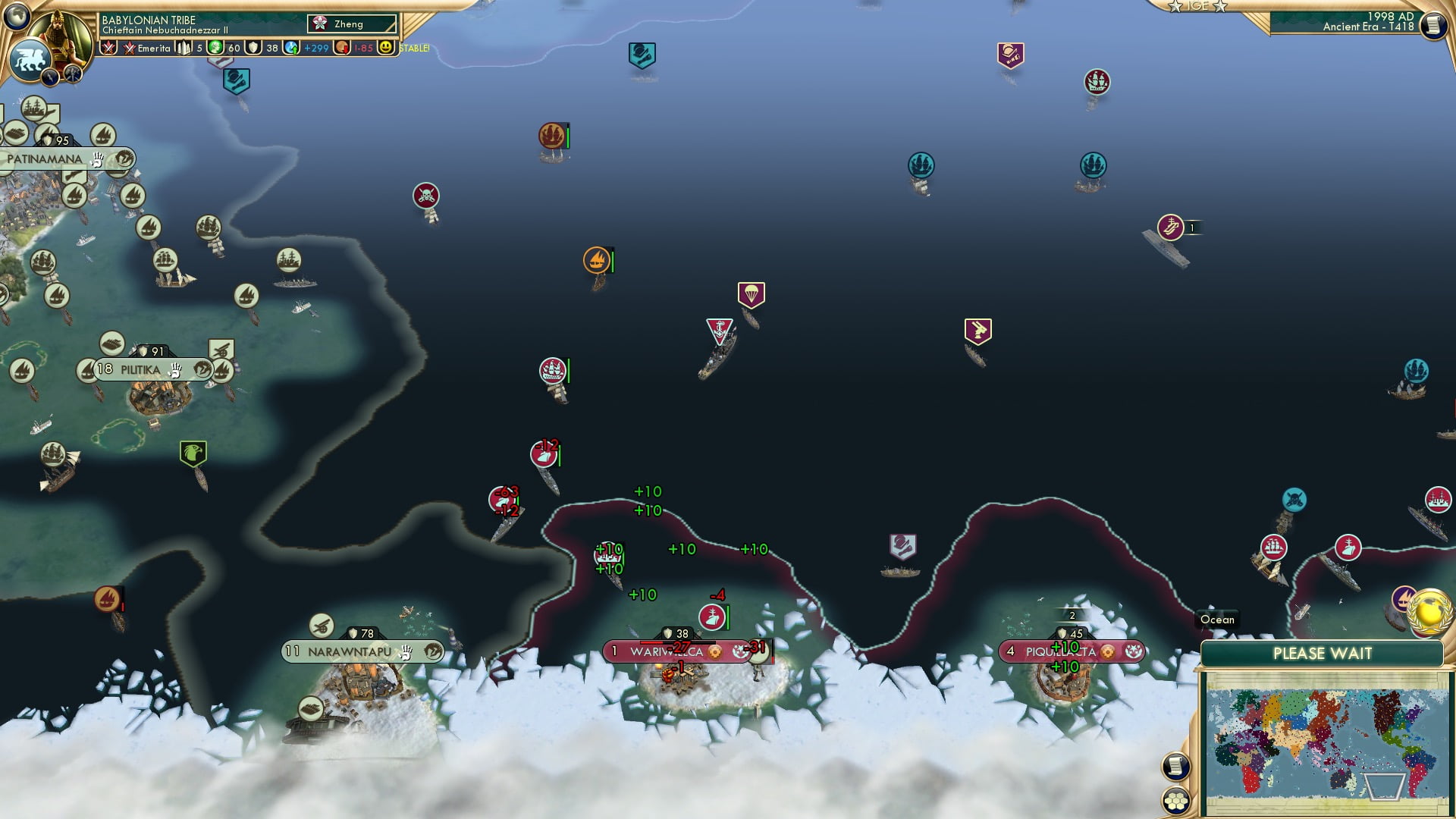The height and width of the screenshot is (819, 1456).
Task: Open the Civilopedia scroll icon top right
Action: coord(1432,24)
